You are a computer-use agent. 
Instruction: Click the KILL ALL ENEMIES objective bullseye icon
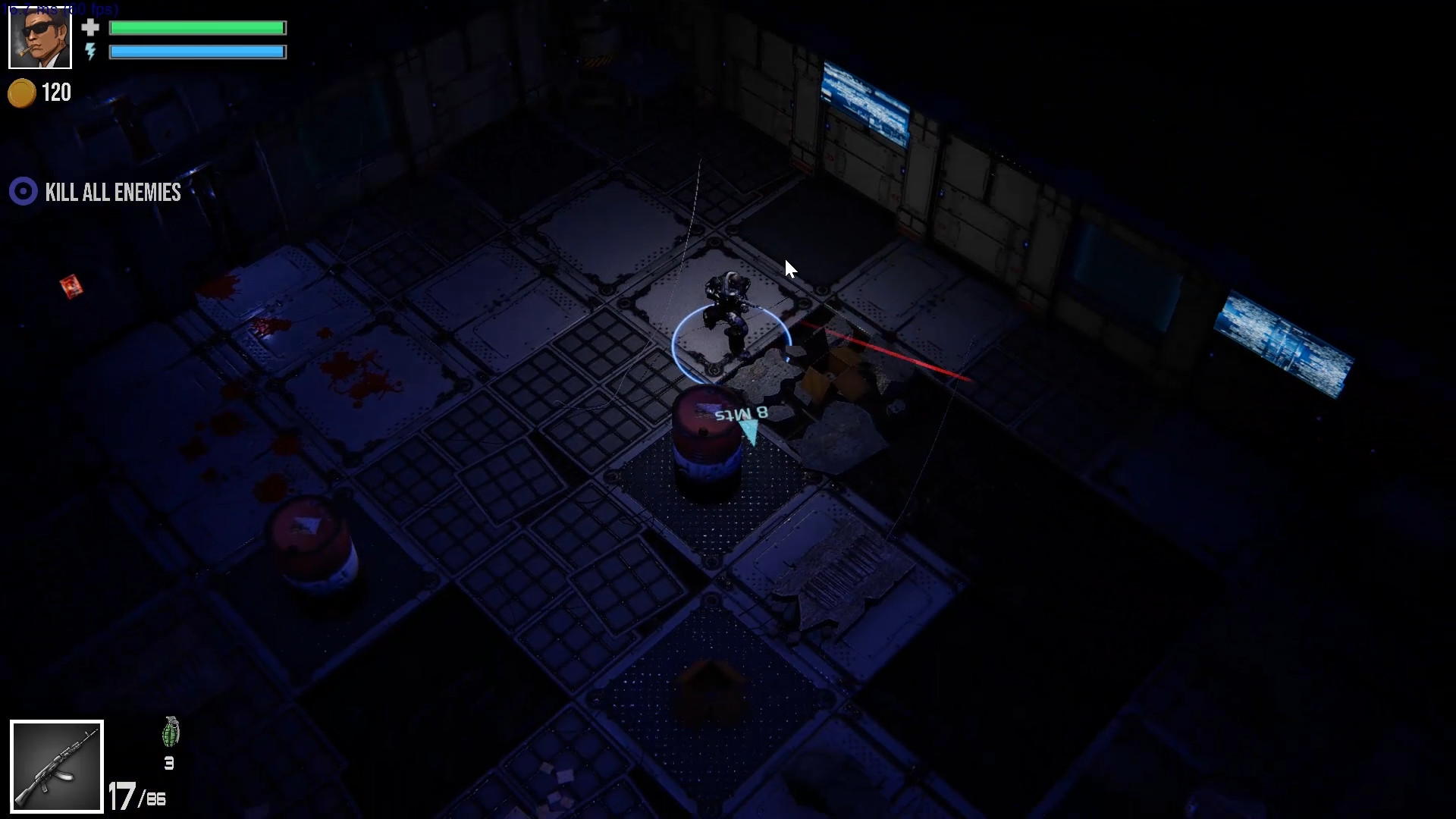(x=23, y=192)
